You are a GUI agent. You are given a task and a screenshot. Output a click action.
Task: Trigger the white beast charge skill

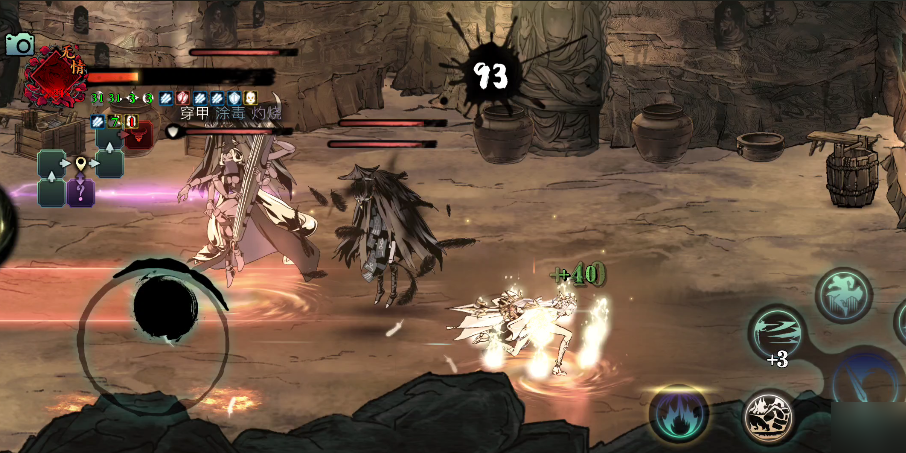click(769, 417)
